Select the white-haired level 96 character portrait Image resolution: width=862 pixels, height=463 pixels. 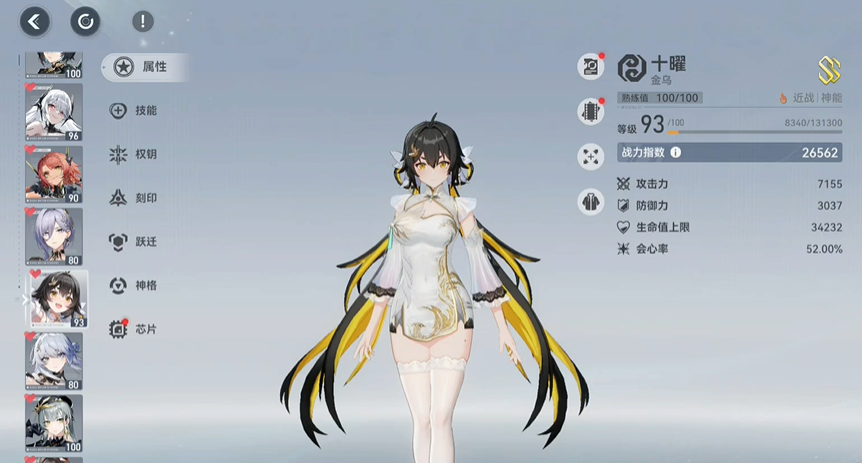tap(54, 113)
